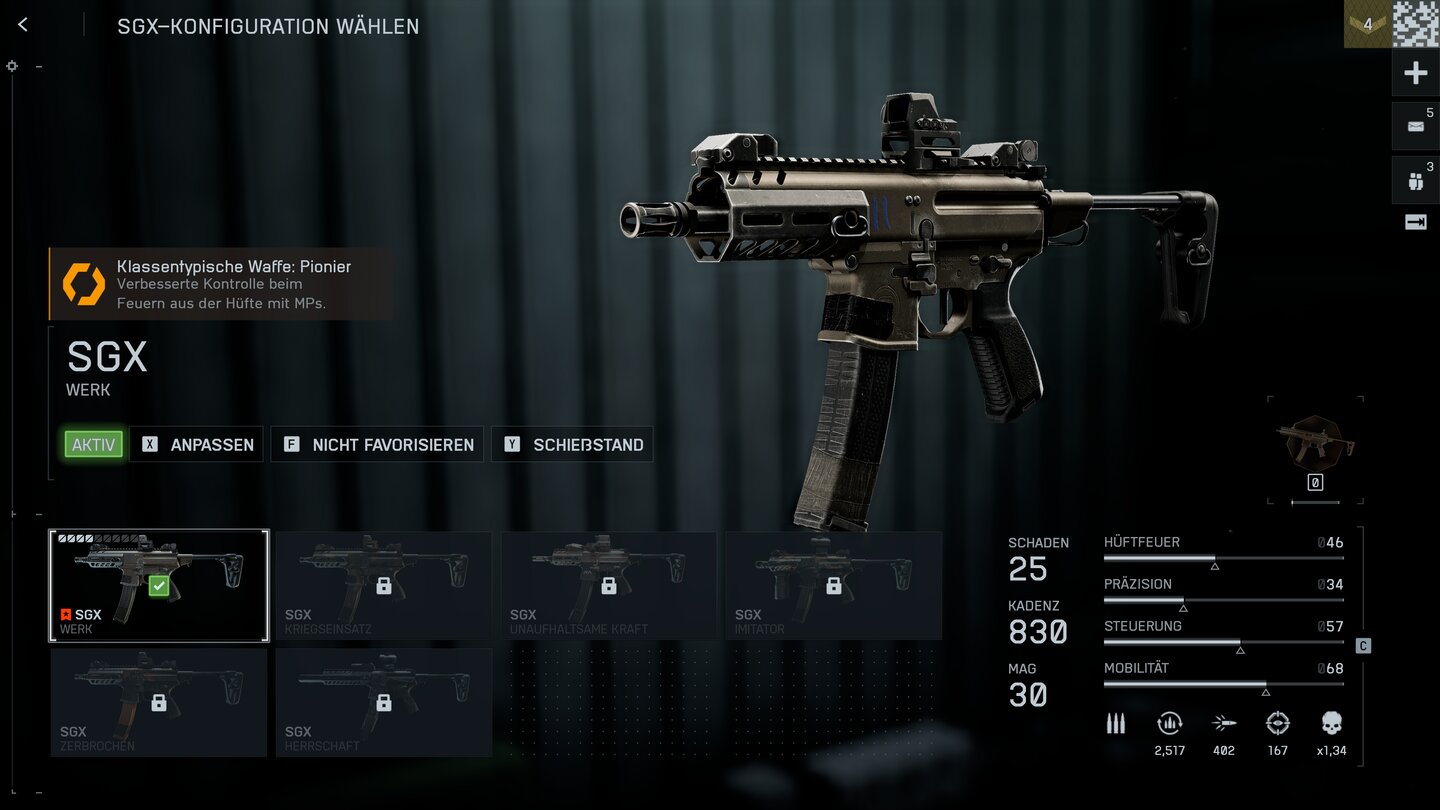The height and width of the screenshot is (810, 1440).
Task: Select the SGX Zerbrochen configuration tile
Action: pos(159,702)
